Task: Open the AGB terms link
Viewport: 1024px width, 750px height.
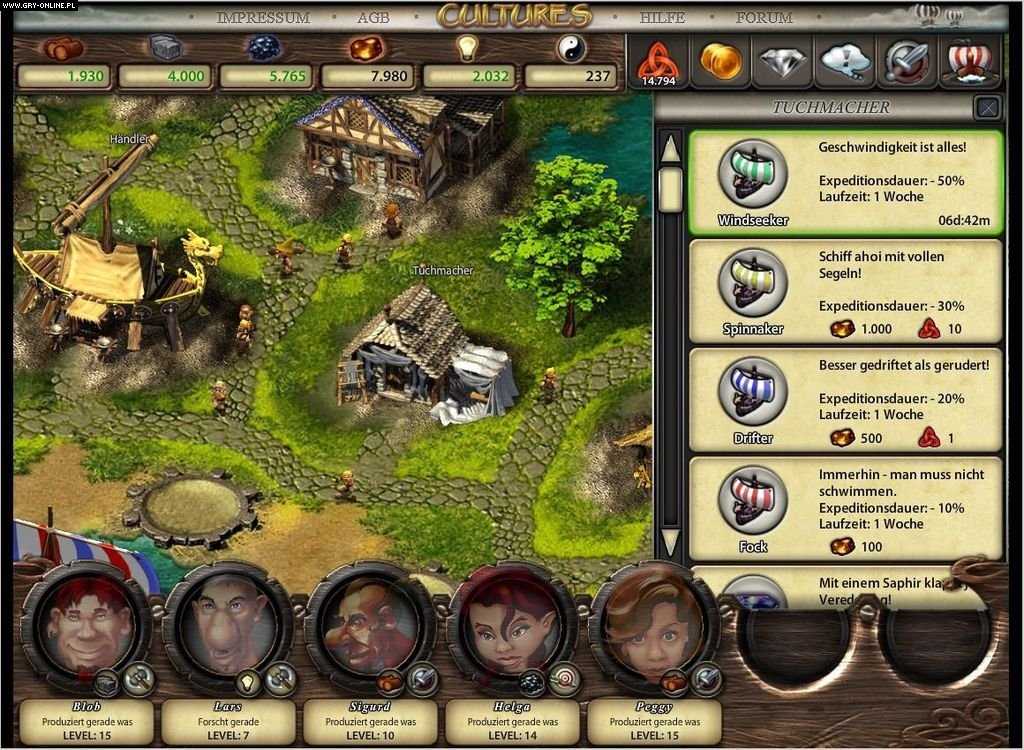Action: (373, 18)
